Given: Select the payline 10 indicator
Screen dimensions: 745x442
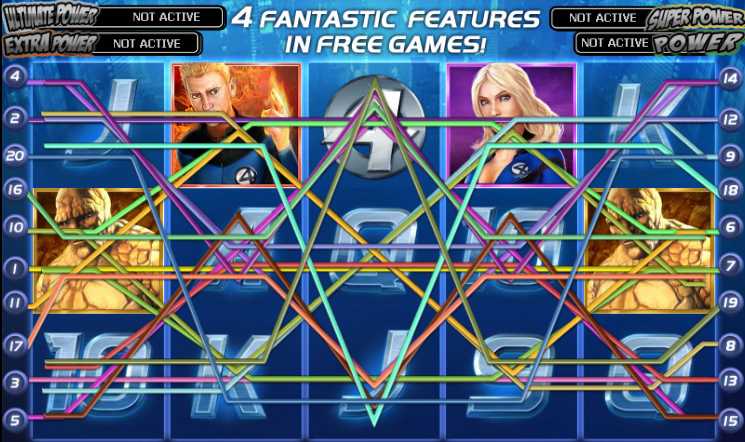Looking at the screenshot, I should pyautogui.click(x=15, y=227).
